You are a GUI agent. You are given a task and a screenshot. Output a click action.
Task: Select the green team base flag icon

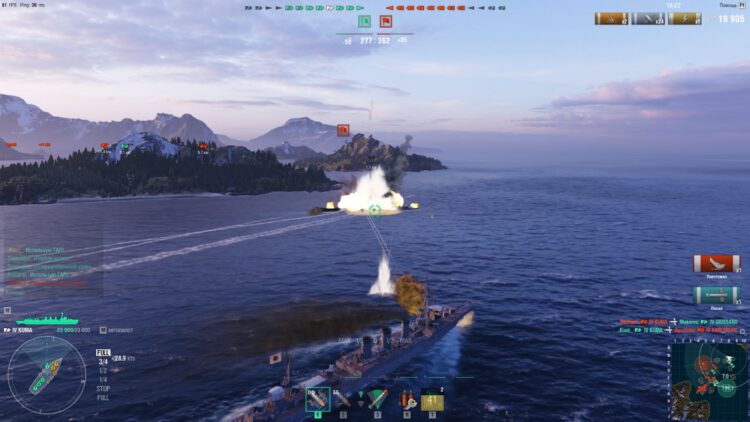point(365,21)
